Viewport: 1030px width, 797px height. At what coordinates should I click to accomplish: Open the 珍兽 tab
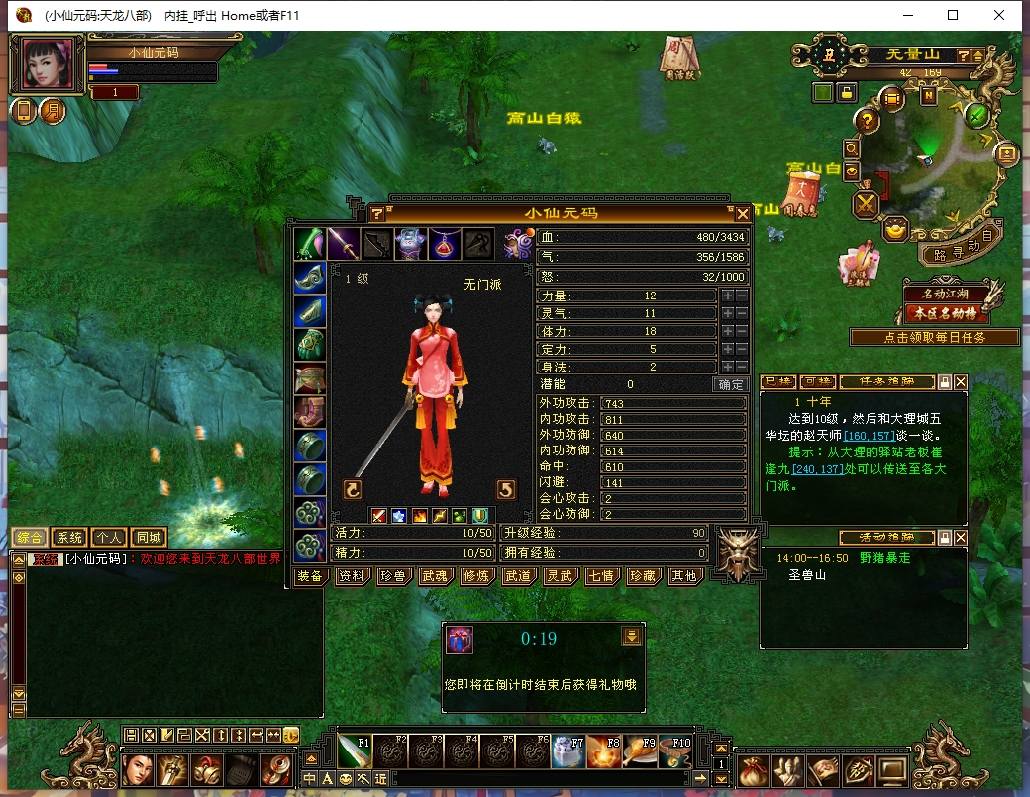393,576
